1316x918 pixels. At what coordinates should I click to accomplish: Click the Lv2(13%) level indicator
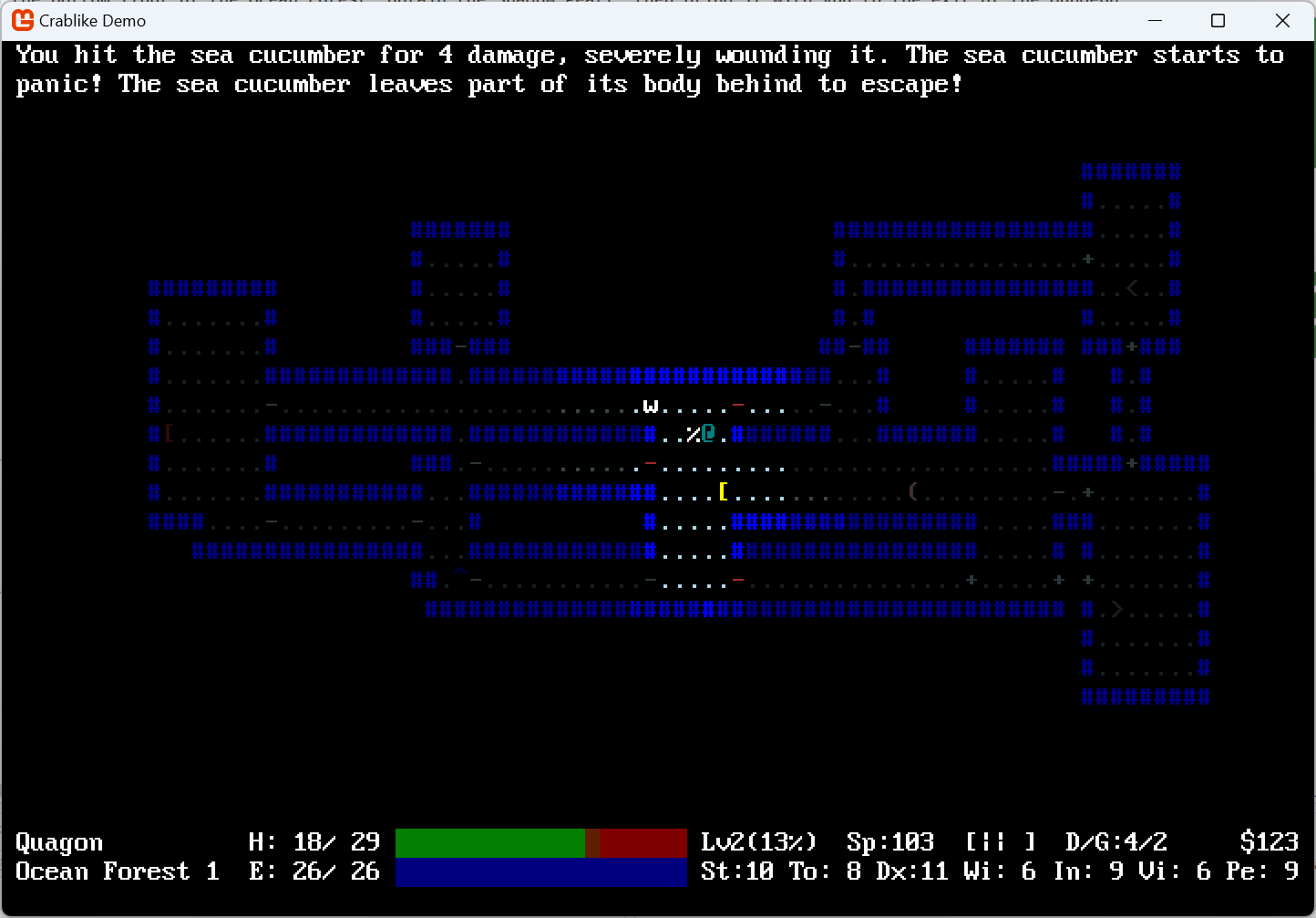(x=758, y=841)
